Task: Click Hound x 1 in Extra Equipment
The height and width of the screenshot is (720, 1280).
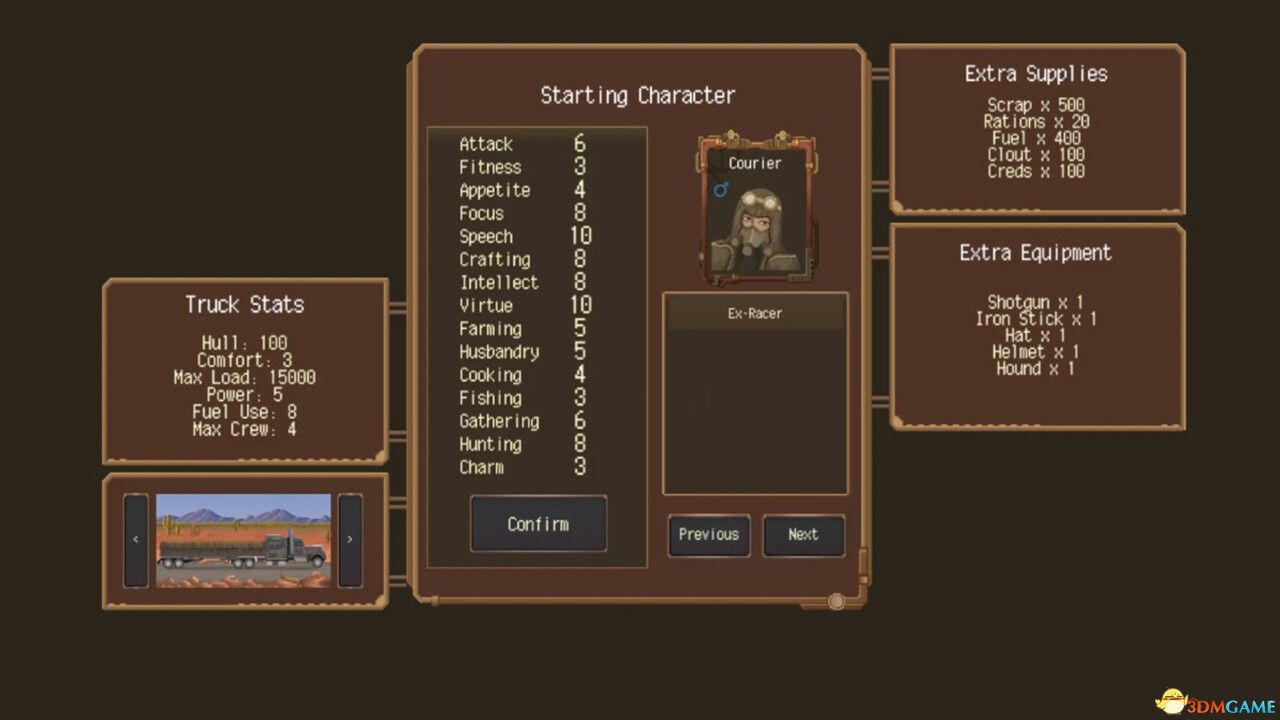Action: (1035, 369)
